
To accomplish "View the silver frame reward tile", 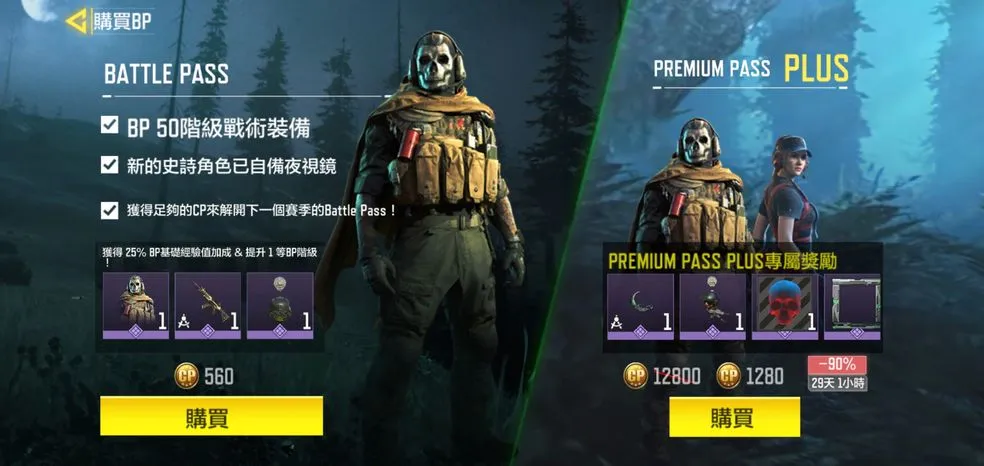I will point(852,306).
